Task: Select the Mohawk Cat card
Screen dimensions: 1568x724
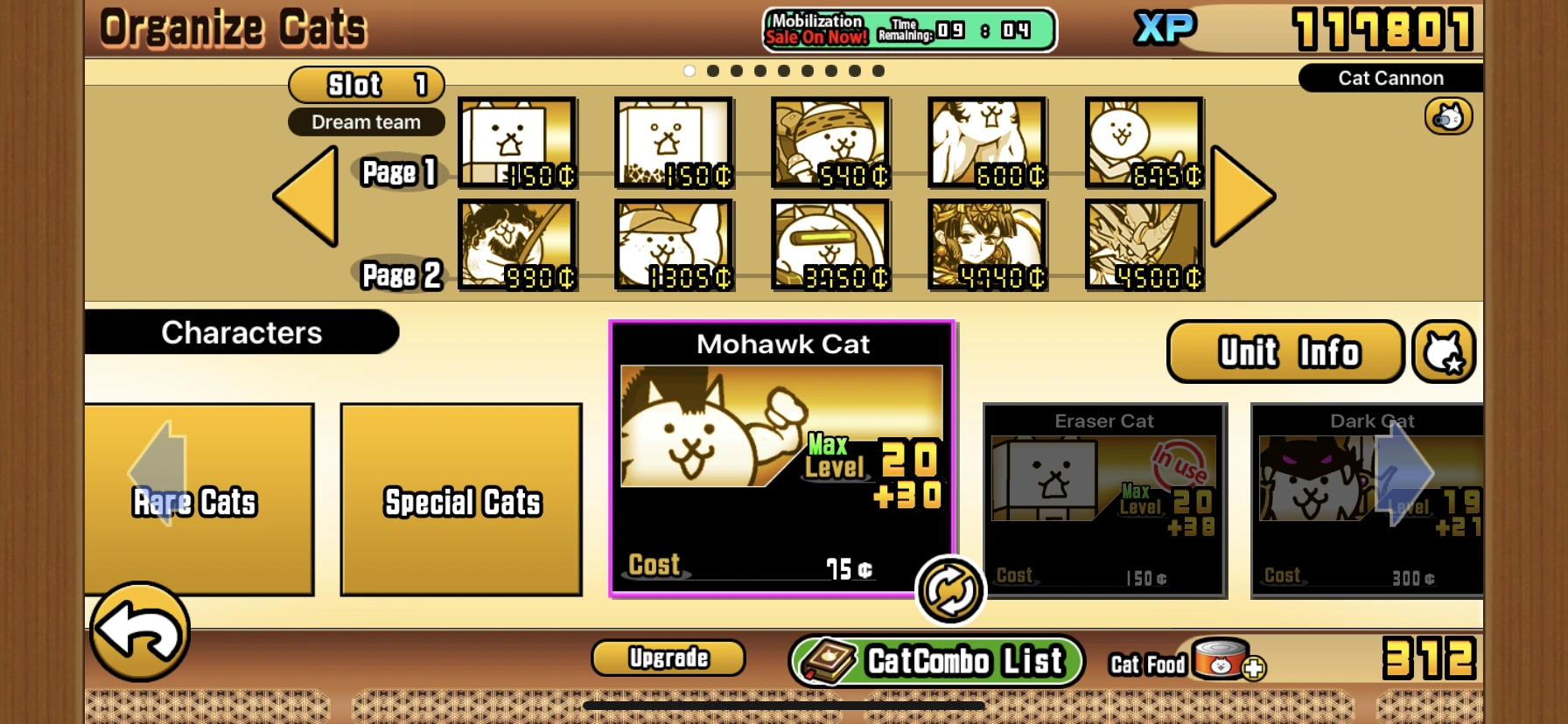Action: 783,455
